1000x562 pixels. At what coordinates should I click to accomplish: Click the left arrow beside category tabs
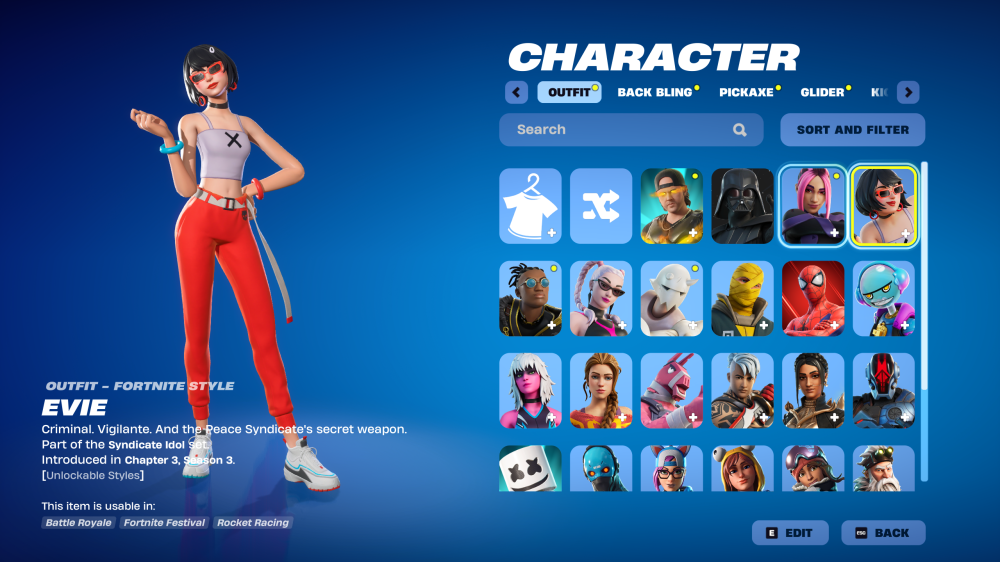click(516, 92)
